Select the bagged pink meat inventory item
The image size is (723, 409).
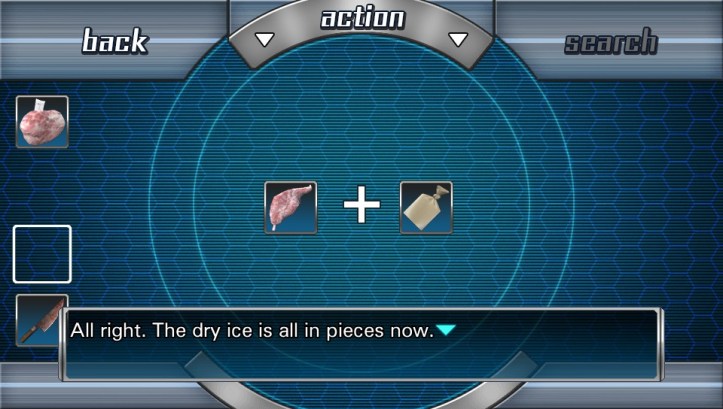point(42,122)
